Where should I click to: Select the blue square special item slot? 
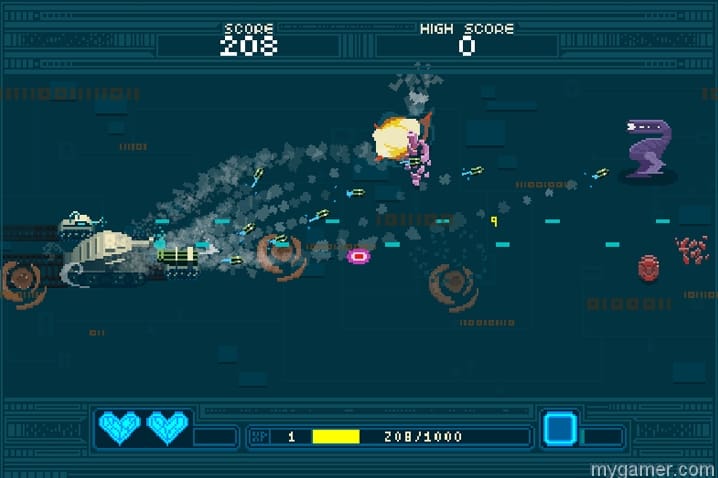pos(559,429)
